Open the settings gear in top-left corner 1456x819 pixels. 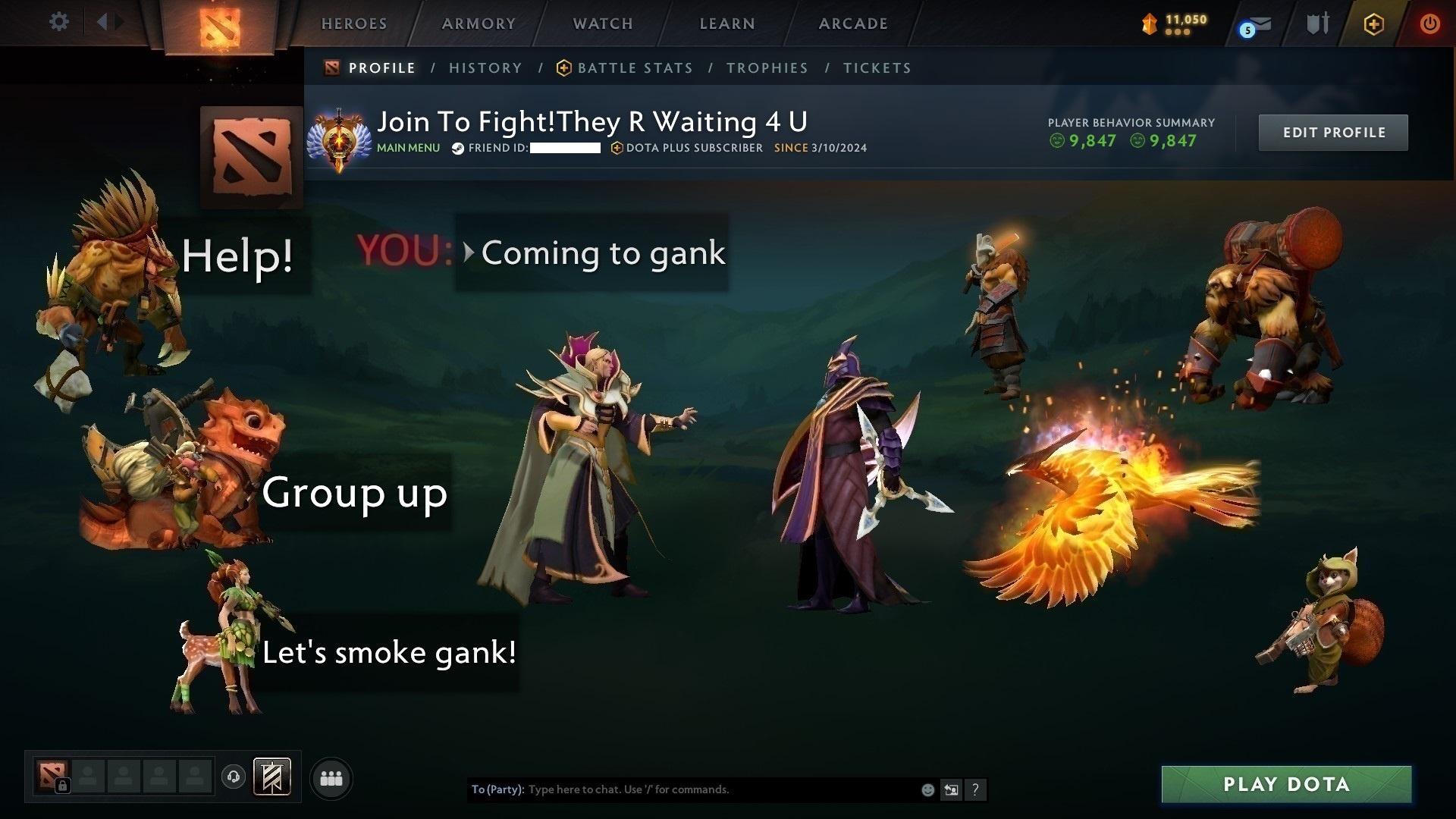point(58,21)
